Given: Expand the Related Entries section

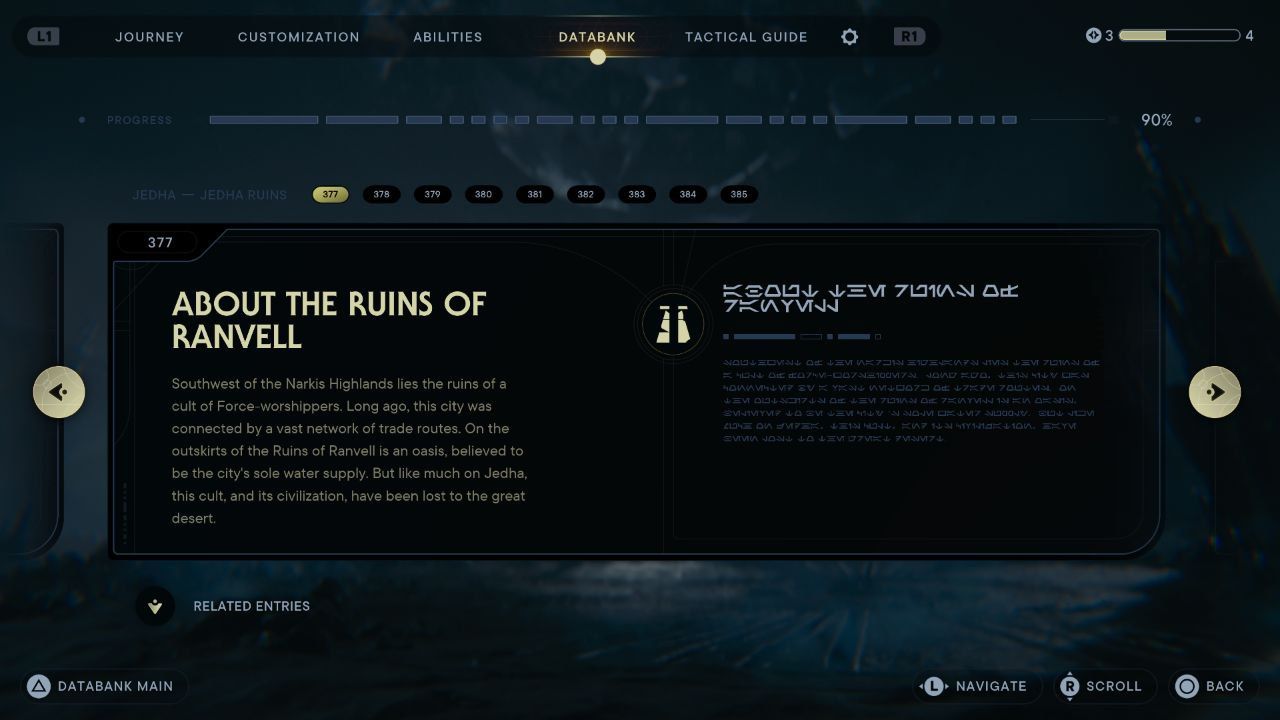Looking at the screenshot, I should [155, 606].
